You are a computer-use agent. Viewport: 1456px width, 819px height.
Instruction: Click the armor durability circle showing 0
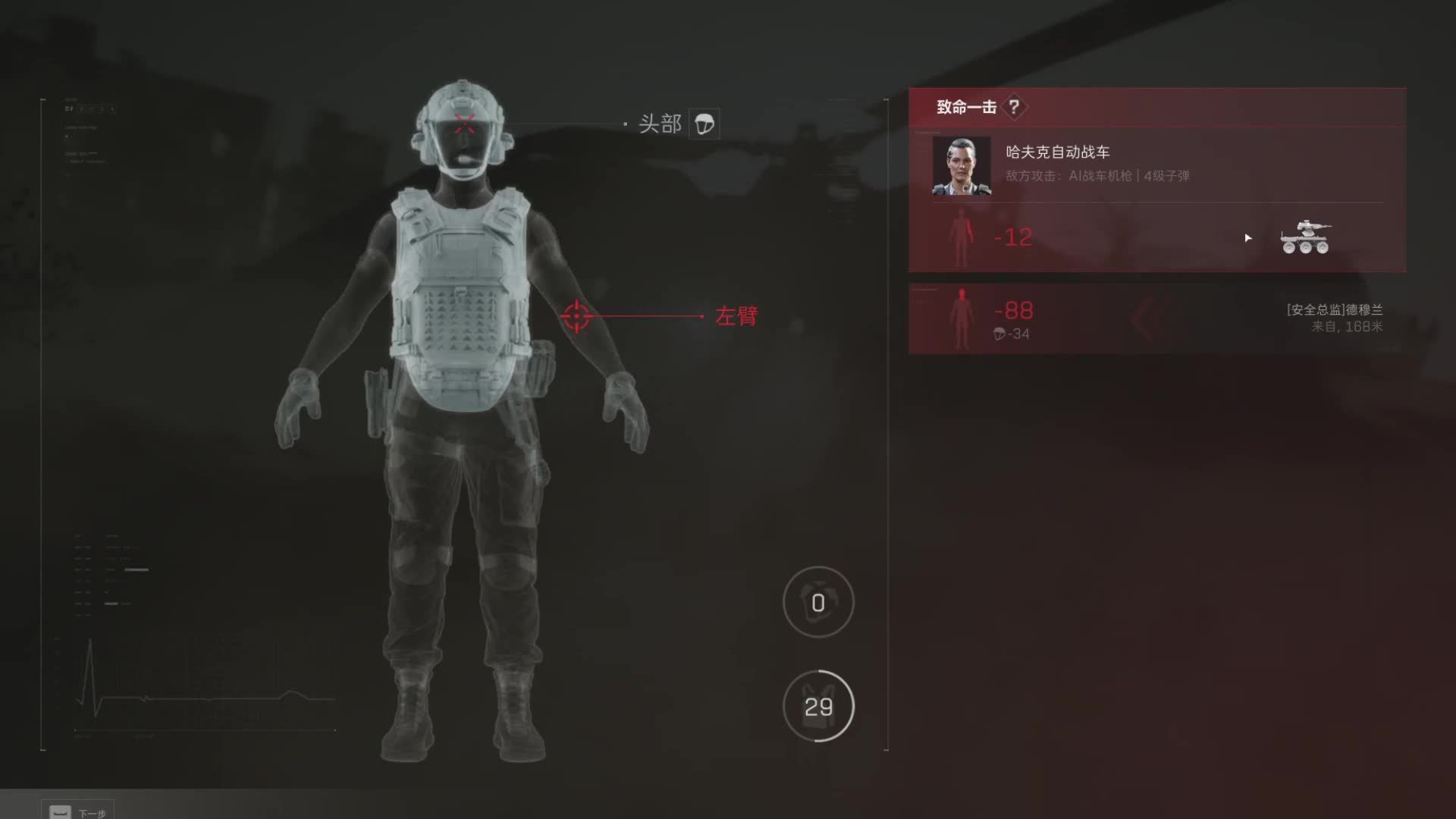817,603
